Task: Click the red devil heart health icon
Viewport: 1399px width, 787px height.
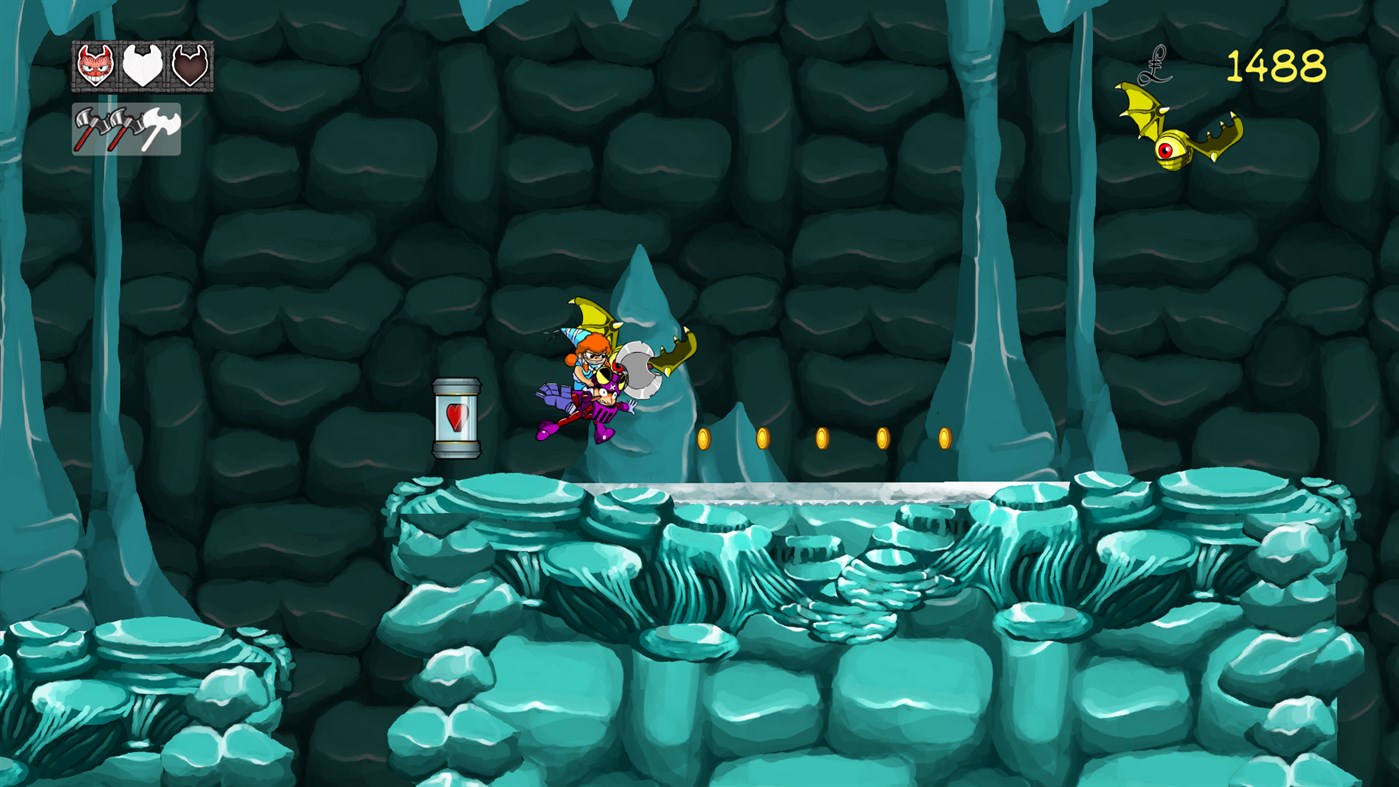Action: click(x=93, y=67)
